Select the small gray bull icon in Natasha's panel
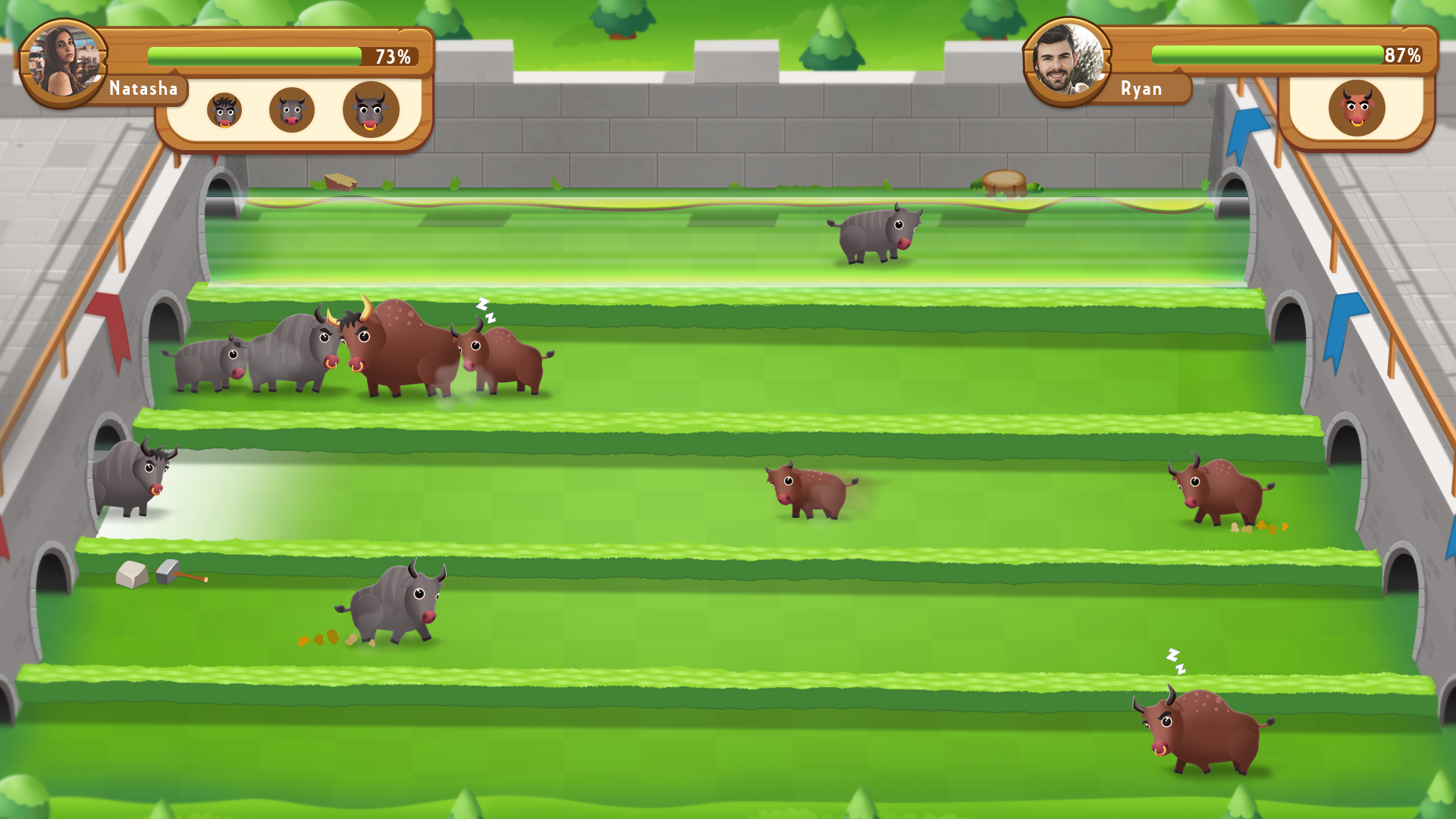Screen dimensions: 1456x819 click(x=224, y=111)
